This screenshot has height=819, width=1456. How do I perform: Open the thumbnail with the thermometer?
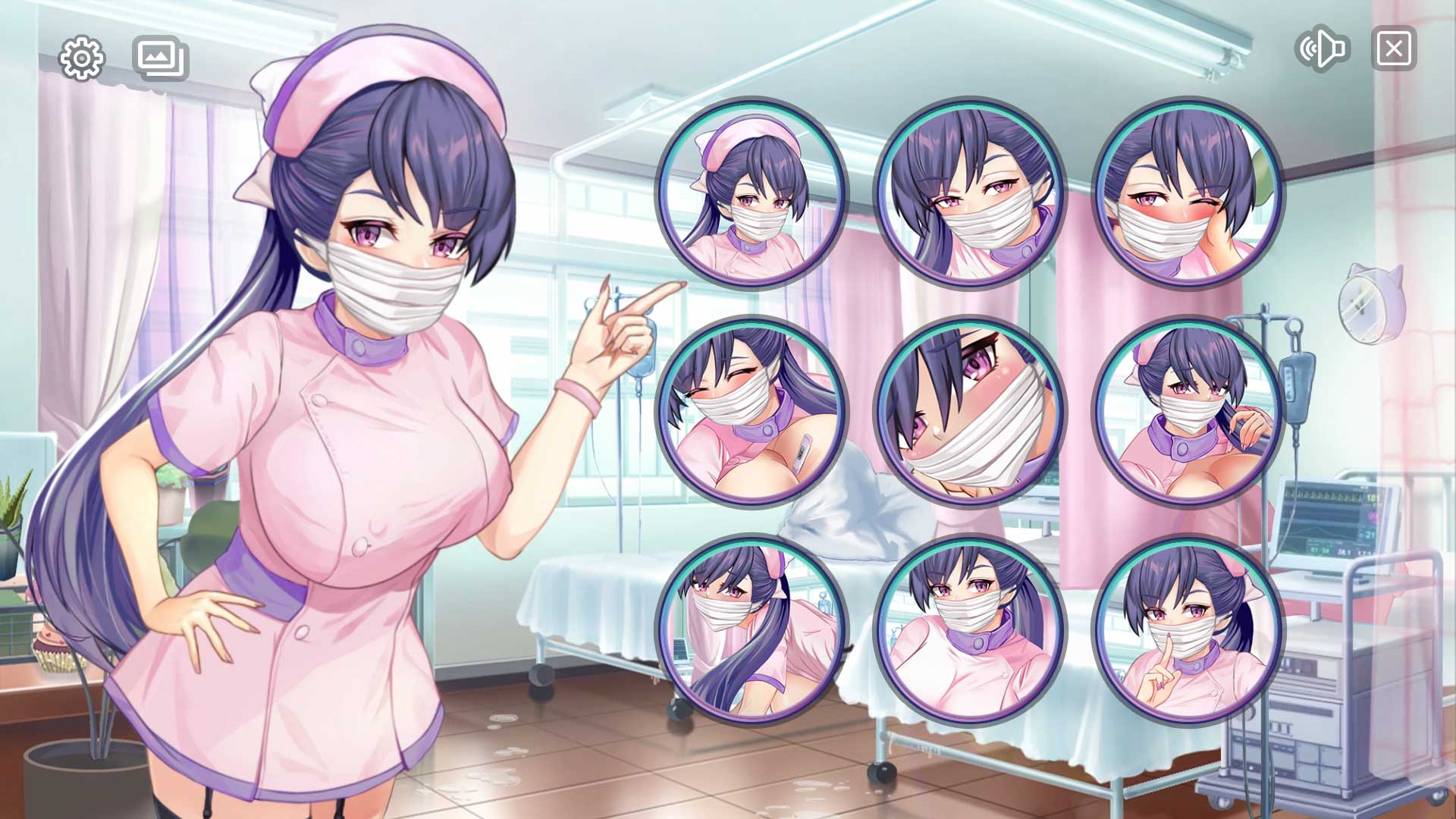[x=752, y=412]
